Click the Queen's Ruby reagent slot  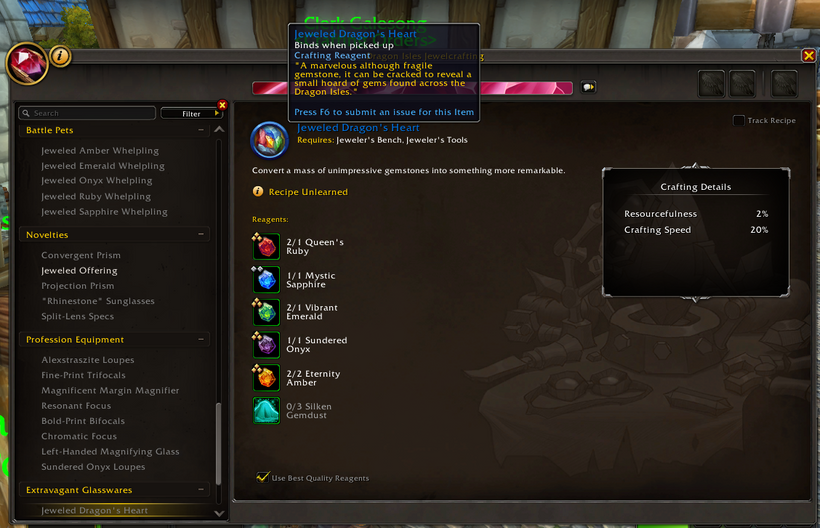(267, 246)
